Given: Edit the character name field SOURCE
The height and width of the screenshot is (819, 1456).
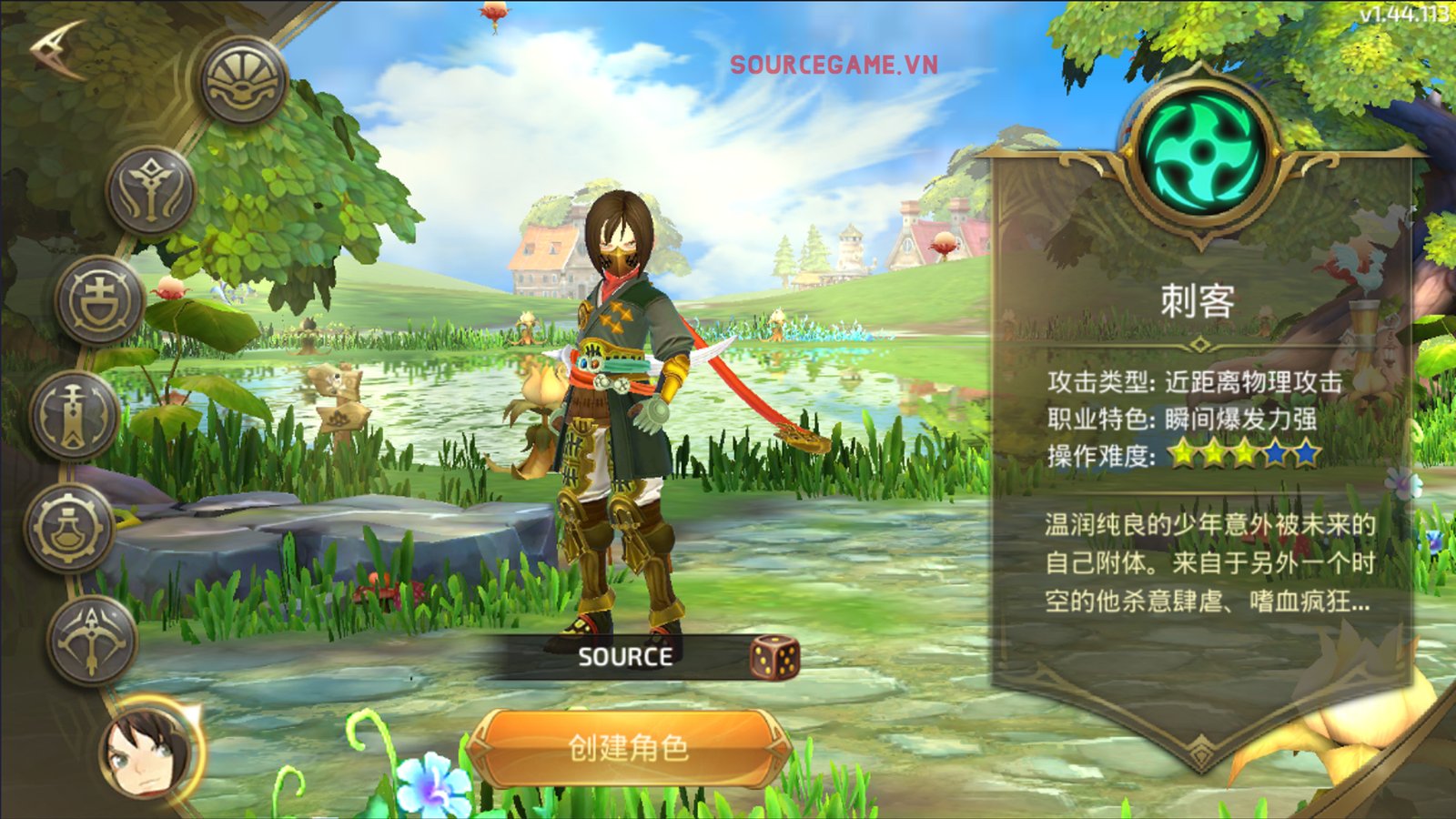Looking at the screenshot, I should tap(625, 657).
